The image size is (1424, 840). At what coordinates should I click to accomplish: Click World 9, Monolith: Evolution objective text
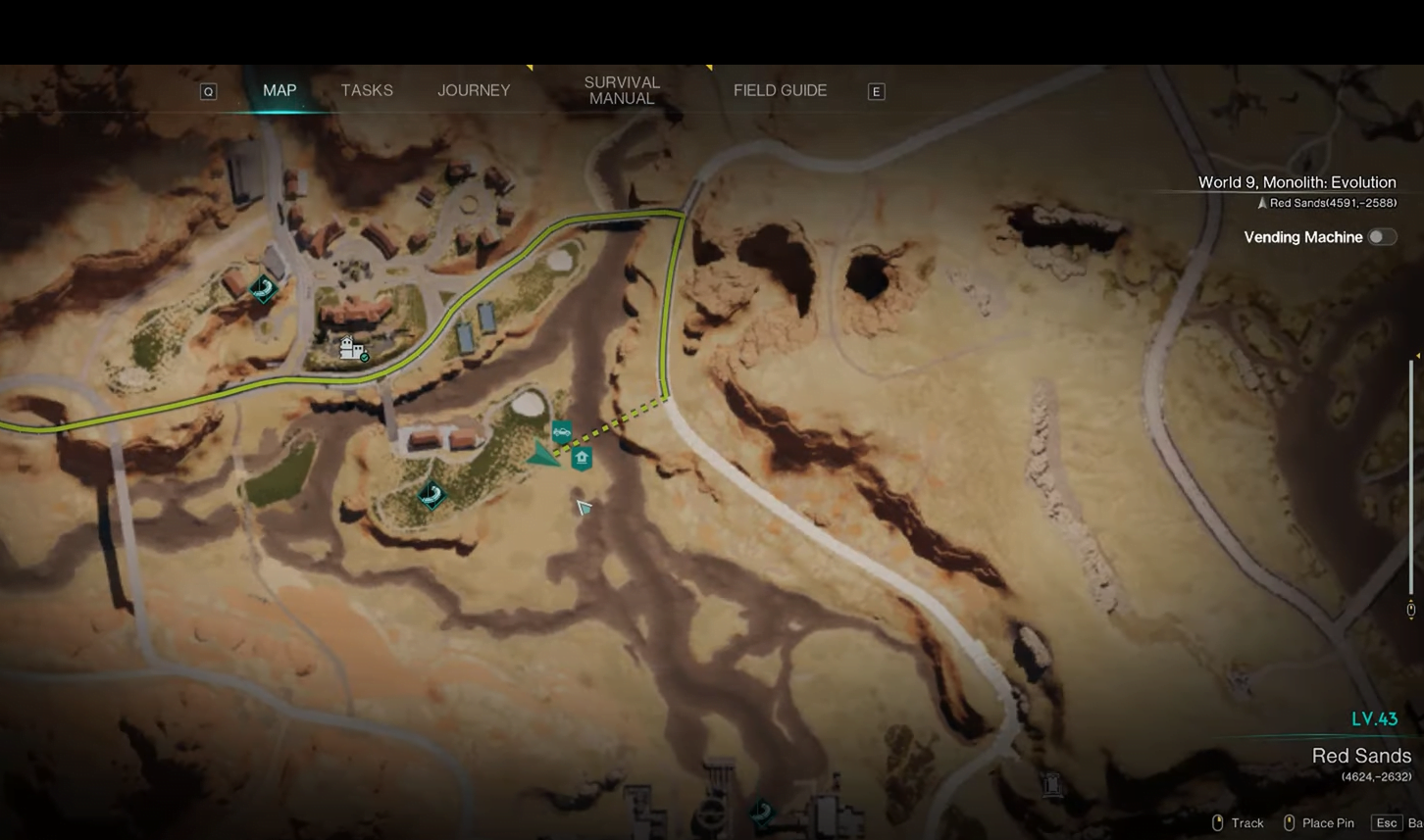[1297, 182]
